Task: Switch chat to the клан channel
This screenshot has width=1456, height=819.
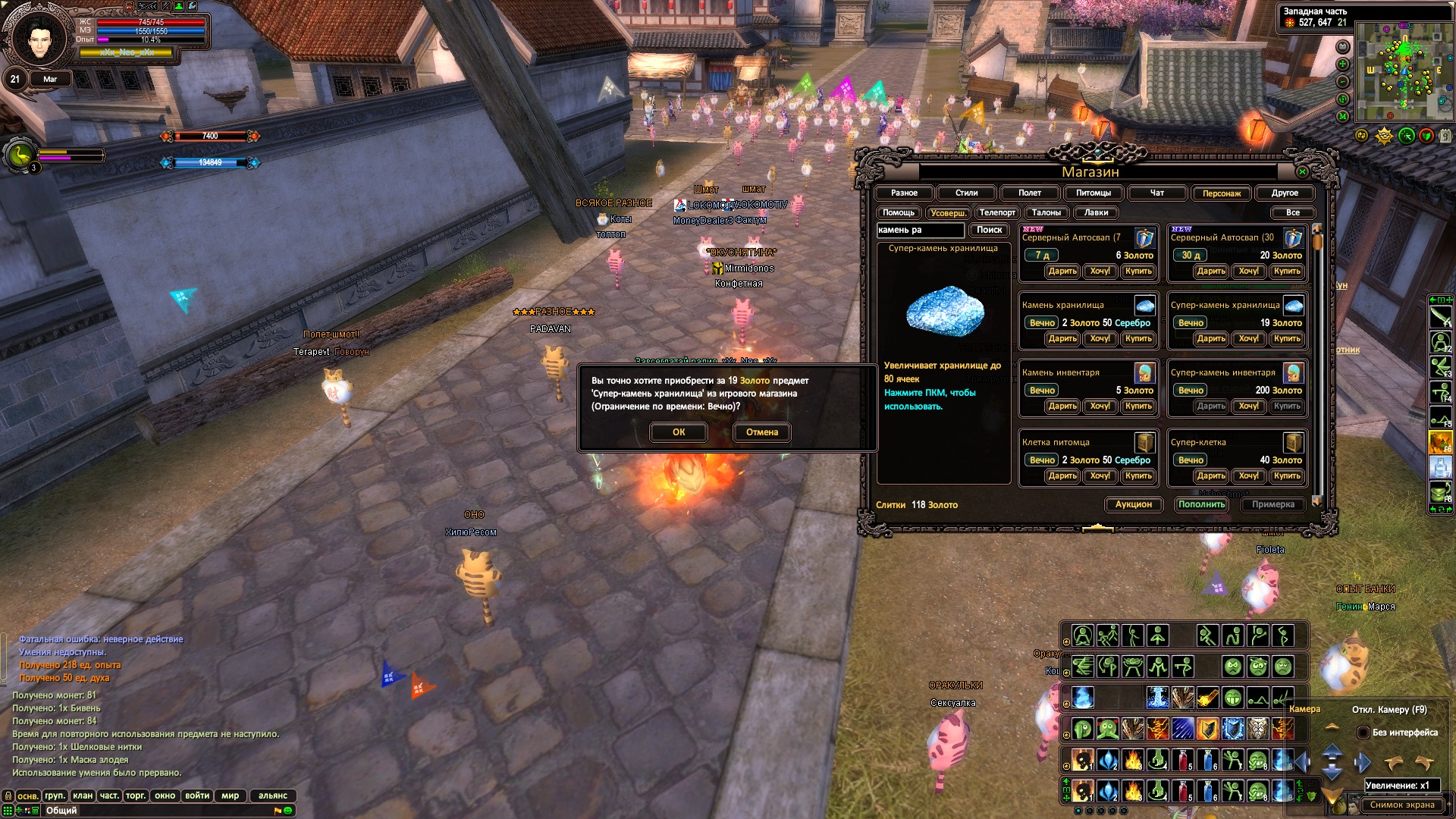Action: (83, 795)
